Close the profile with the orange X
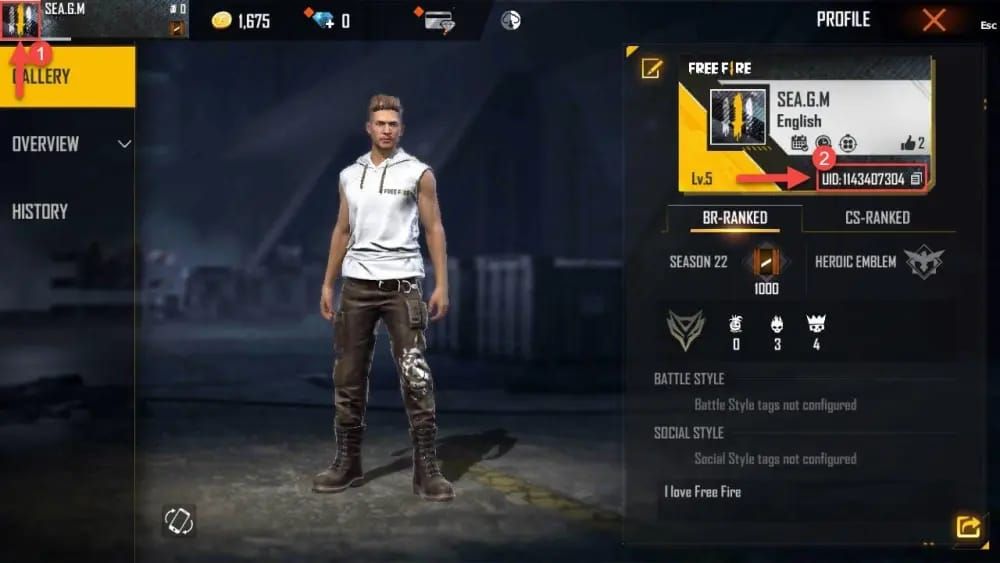The height and width of the screenshot is (563, 1000). click(934, 20)
